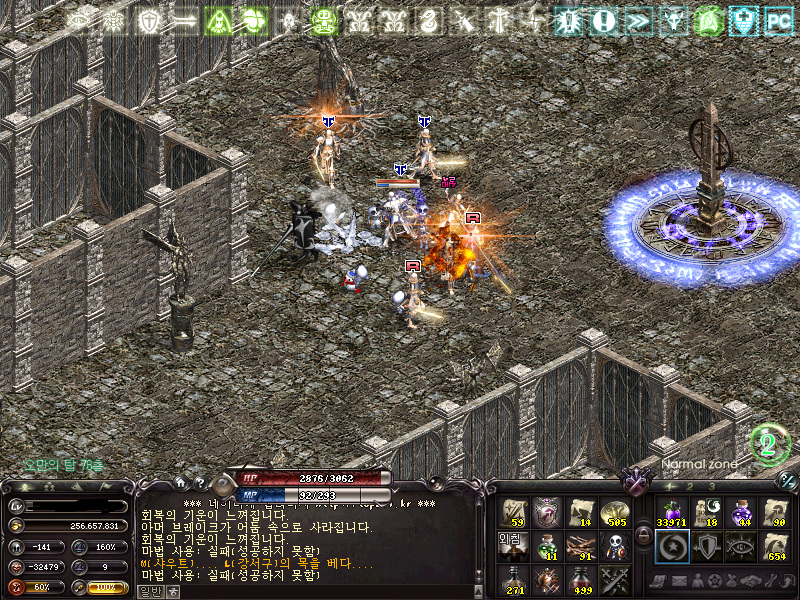Click the PC icon in top bar

777,19
